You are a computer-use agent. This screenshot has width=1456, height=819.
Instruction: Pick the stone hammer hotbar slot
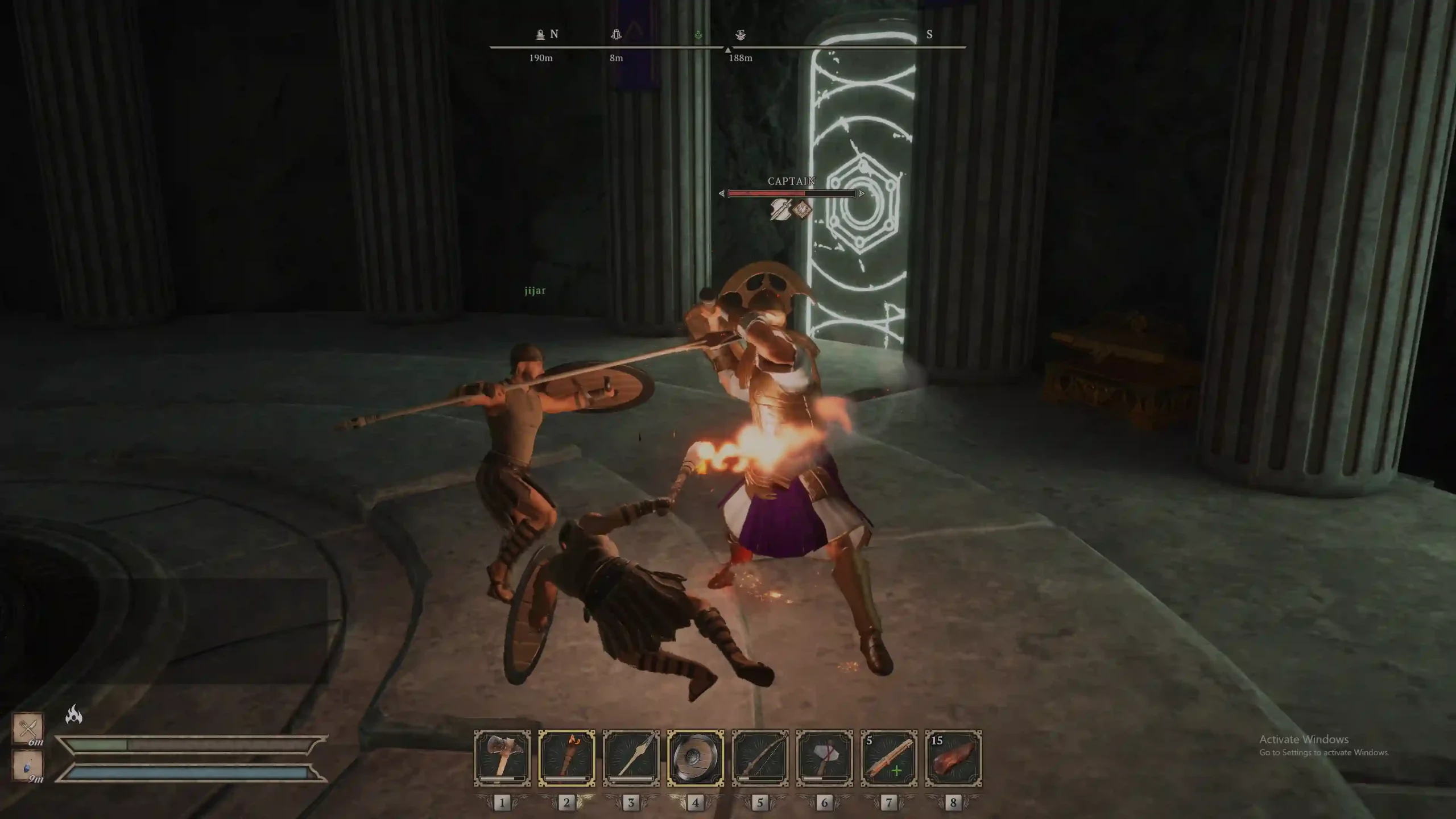pos(824,758)
